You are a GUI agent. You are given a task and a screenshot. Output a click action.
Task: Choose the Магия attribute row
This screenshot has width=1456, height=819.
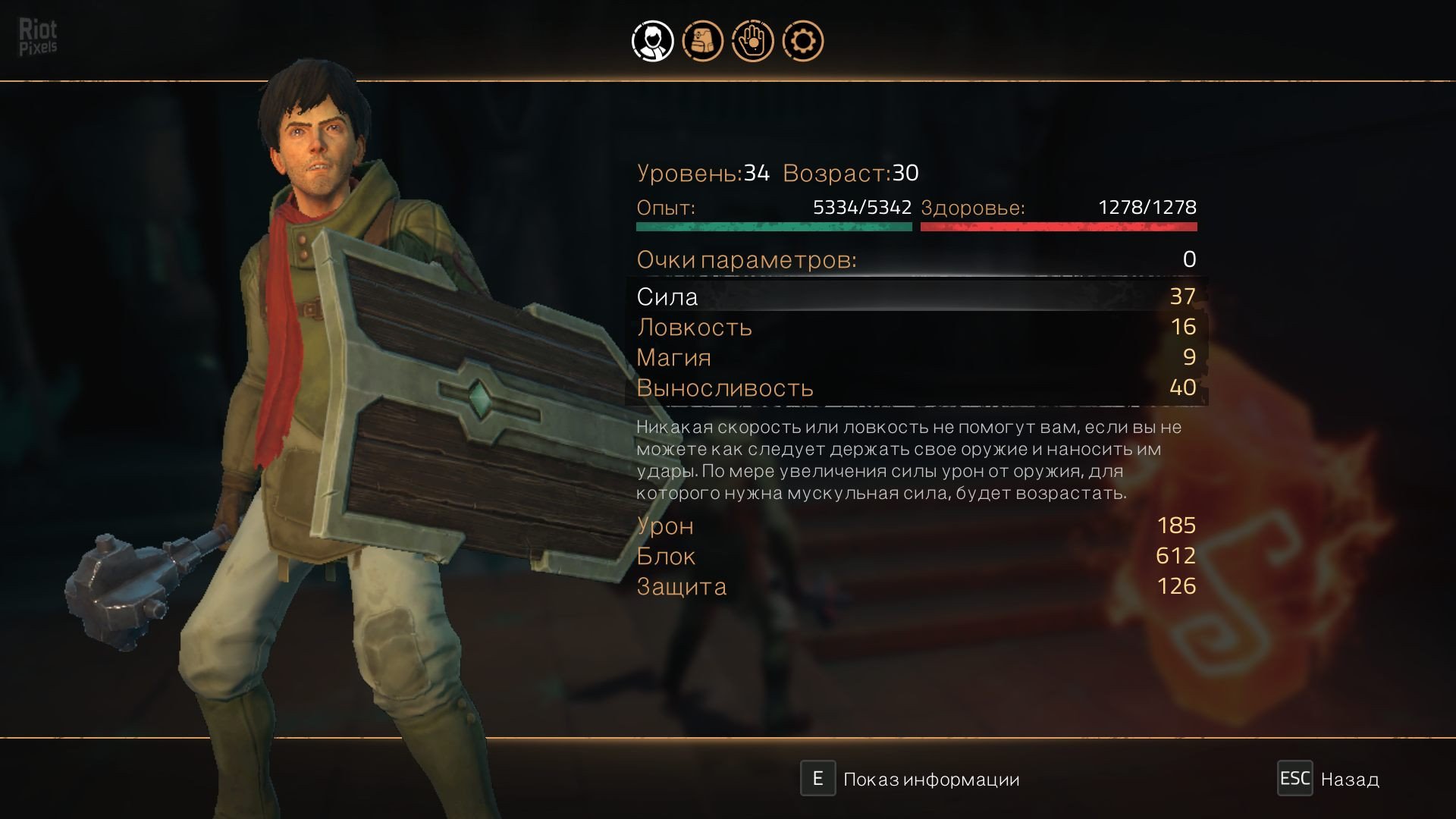pyautogui.click(x=916, y=357)
